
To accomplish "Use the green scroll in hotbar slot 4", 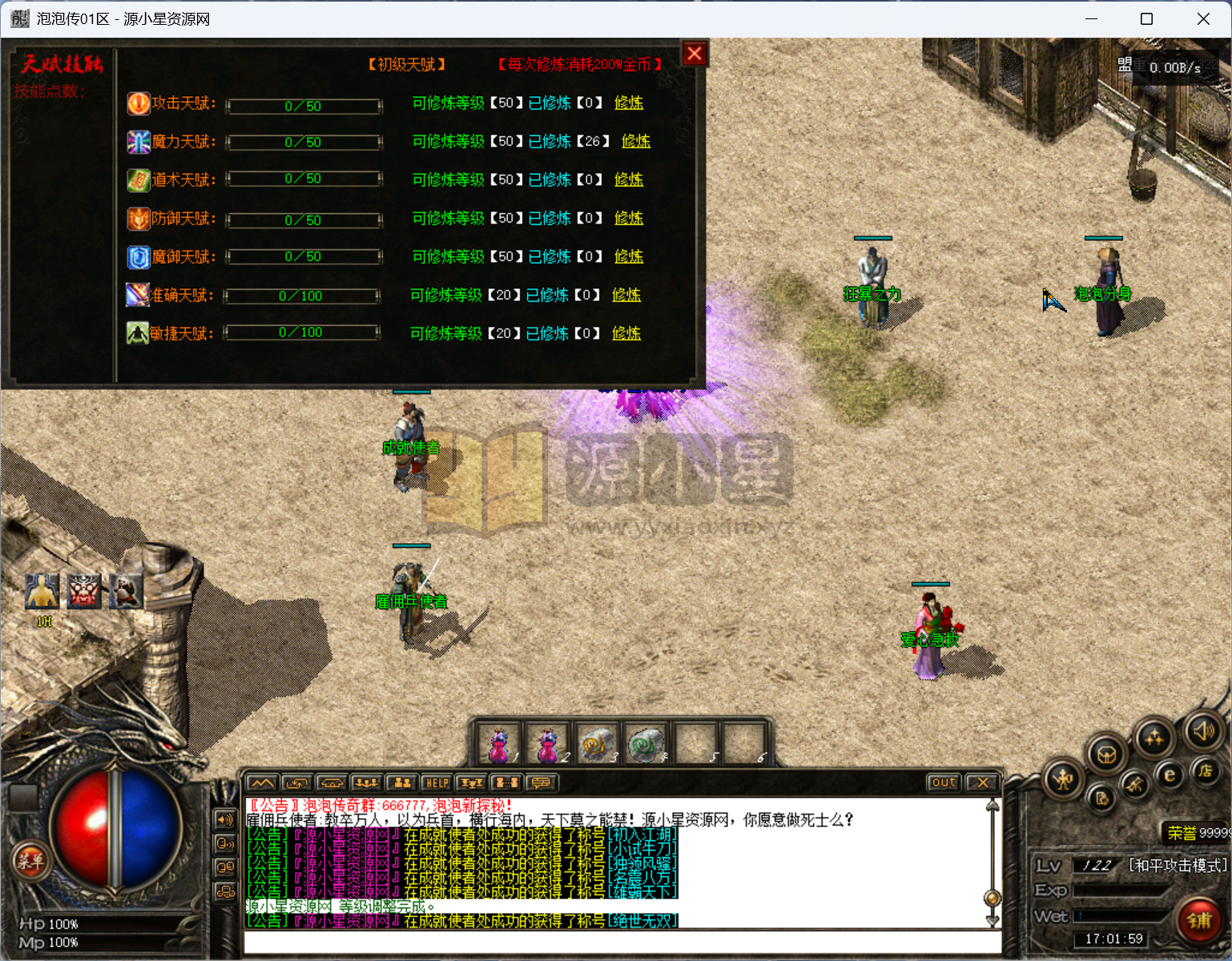I will coord(645,745).
